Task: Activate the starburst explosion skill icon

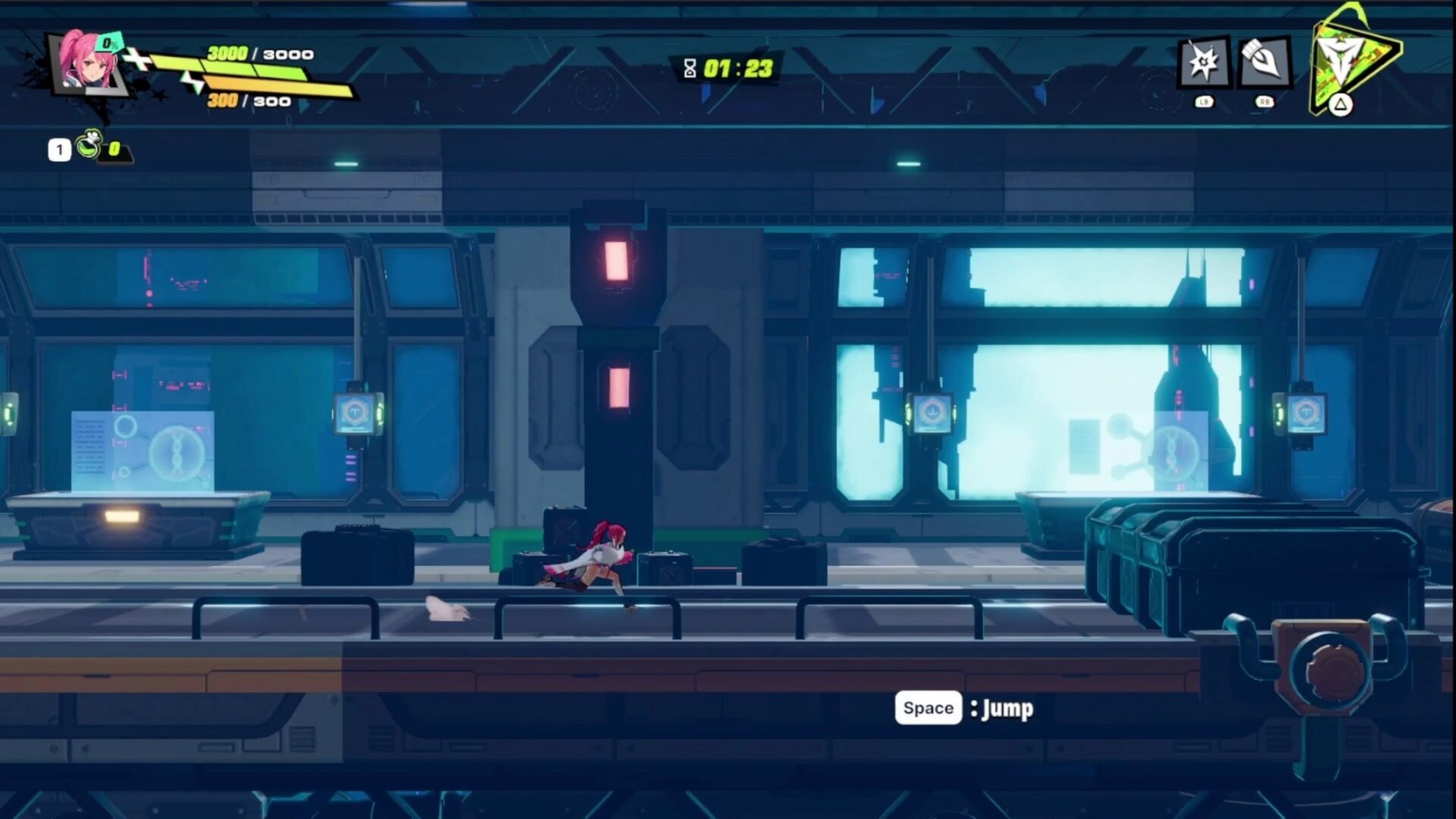Action: [x=1203, y=62]
